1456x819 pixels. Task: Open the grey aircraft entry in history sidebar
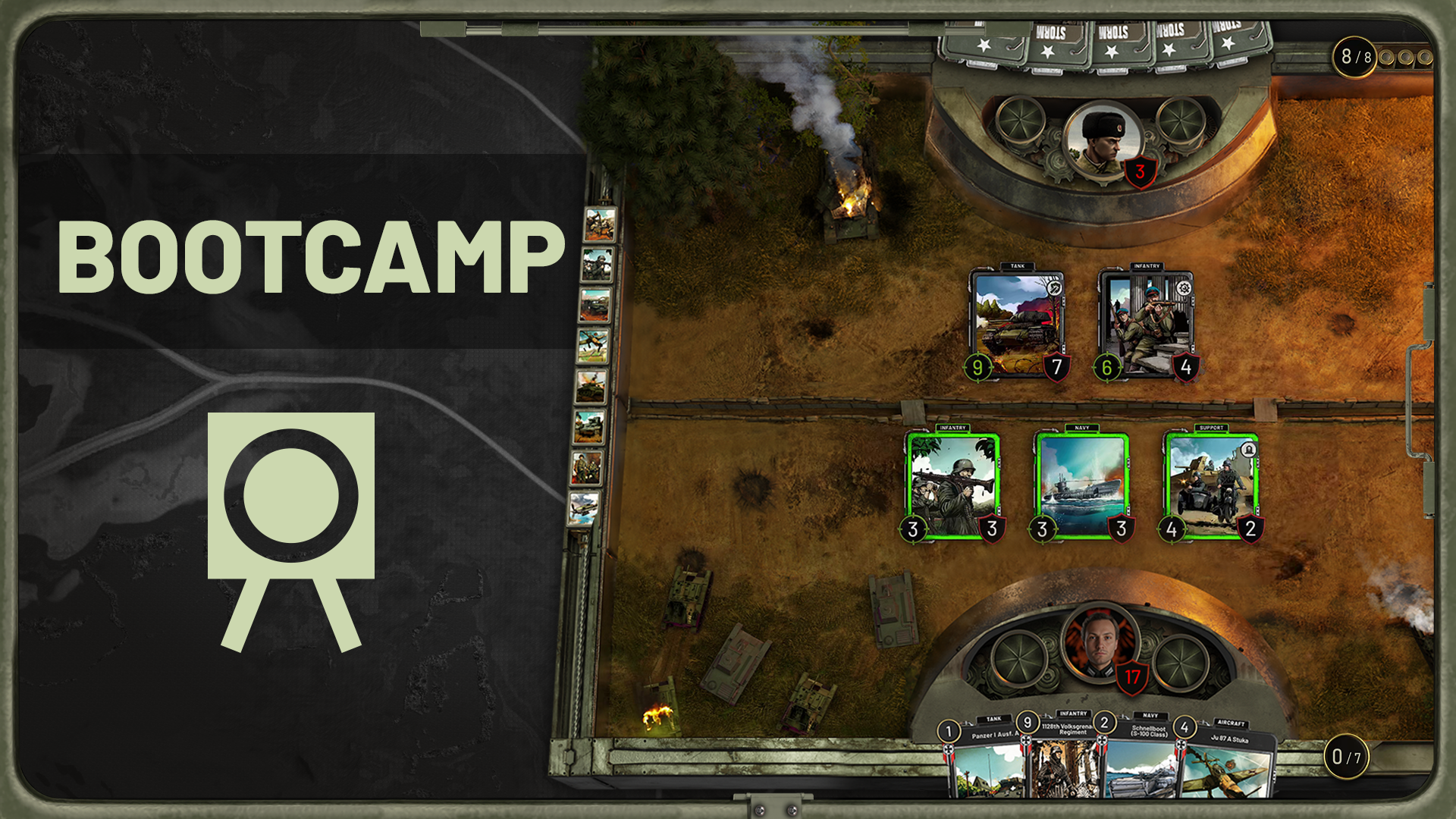584,507
